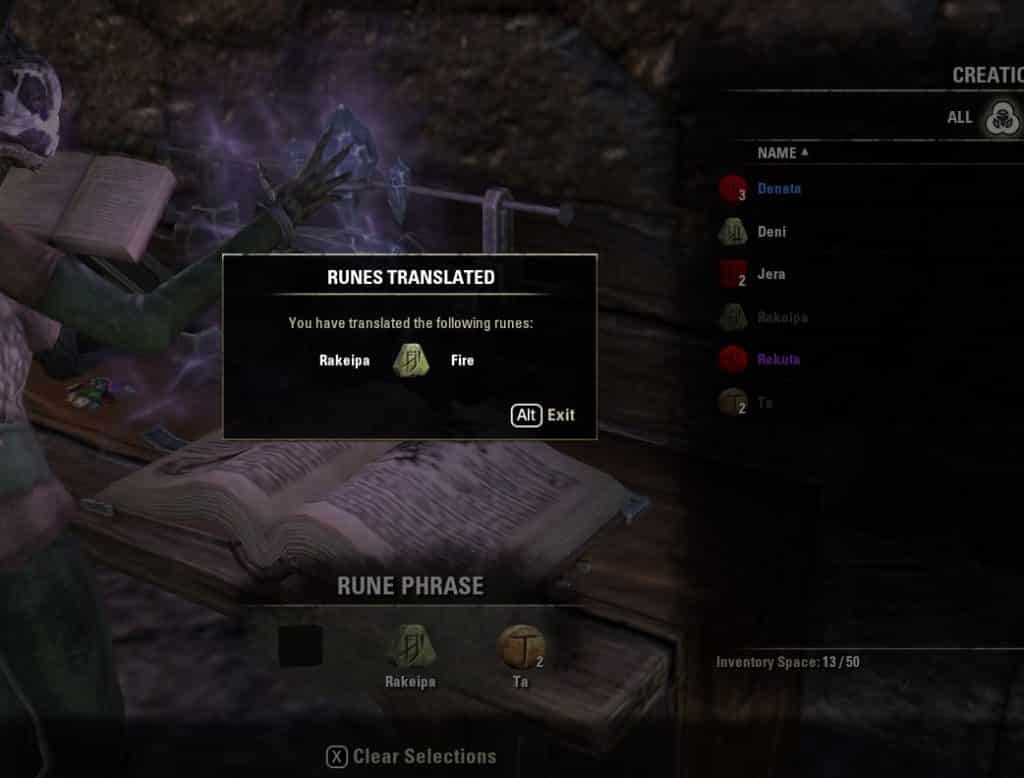Clear Selections for the rune phrase
Viewport: 1024px width, 778px height.
pos(411,757)
